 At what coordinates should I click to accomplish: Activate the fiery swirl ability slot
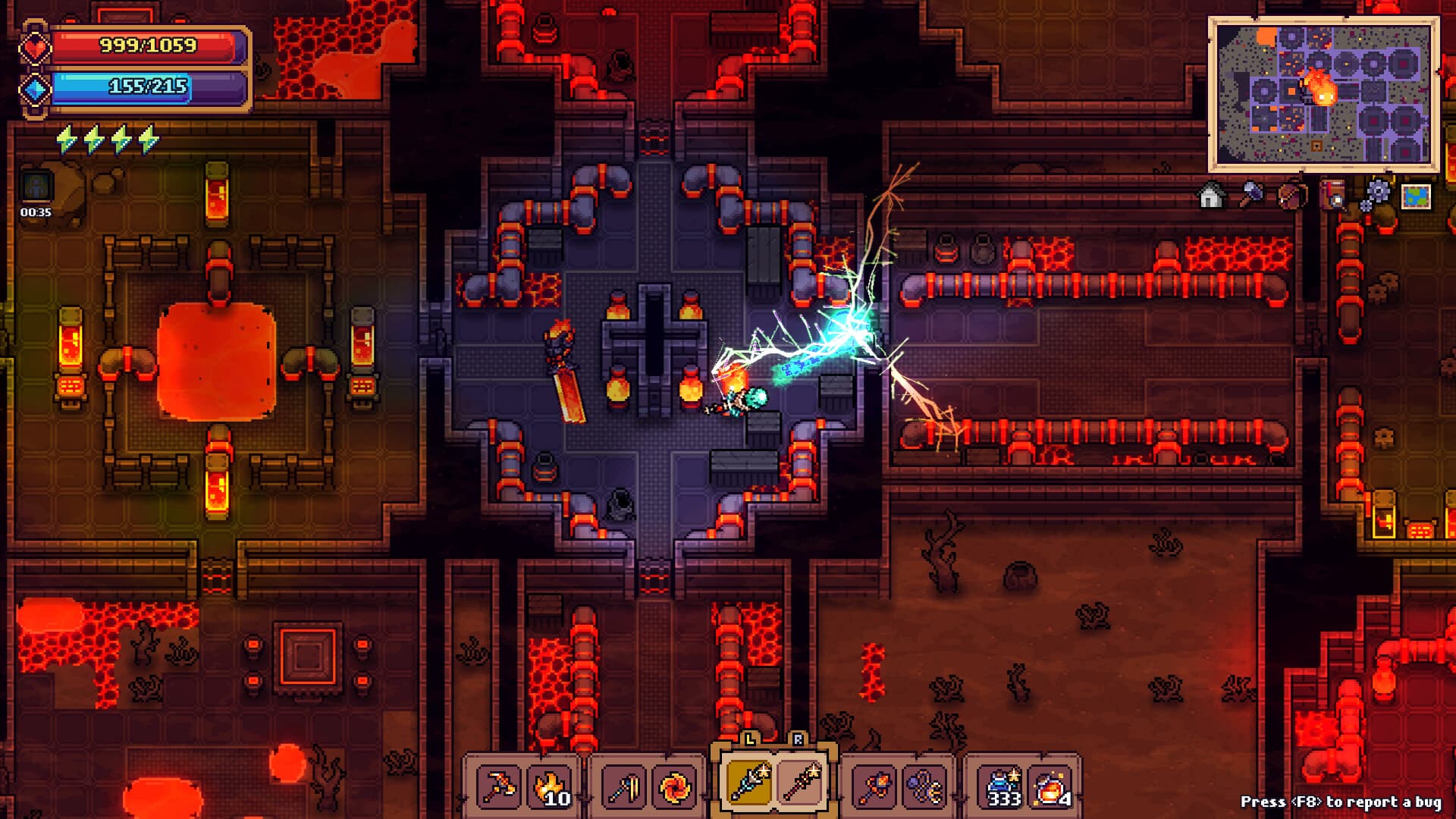point(675,786)
